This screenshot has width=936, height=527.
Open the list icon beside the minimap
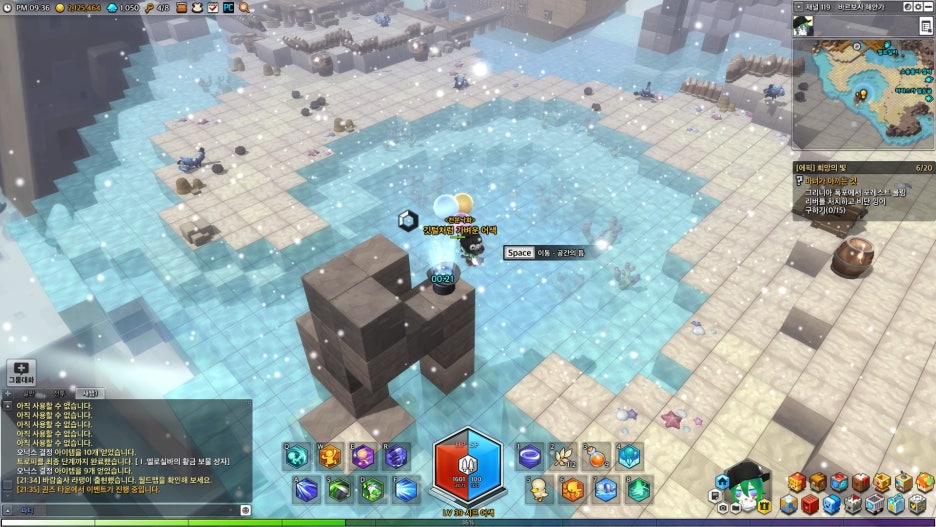tap(926, 26)
